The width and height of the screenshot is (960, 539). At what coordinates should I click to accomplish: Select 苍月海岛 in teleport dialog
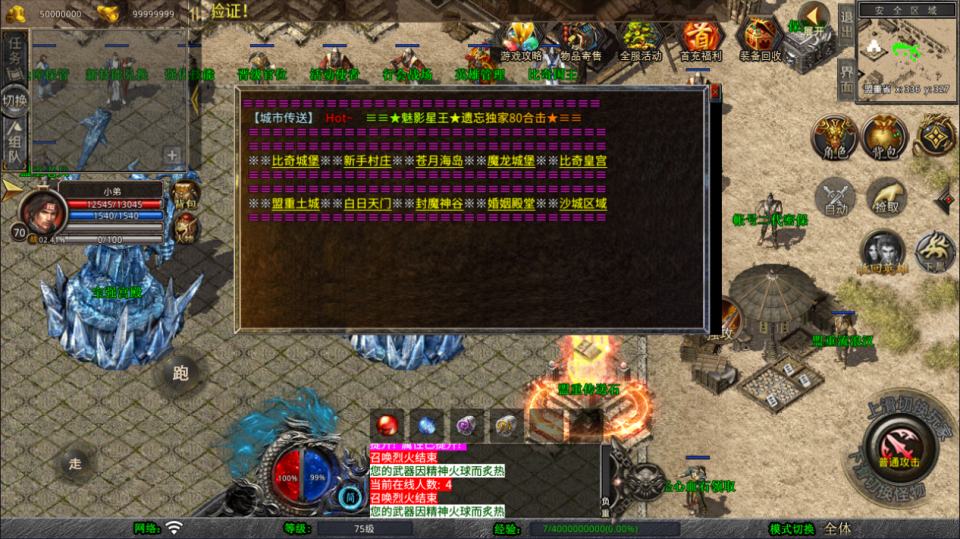(x=441, y=160)
